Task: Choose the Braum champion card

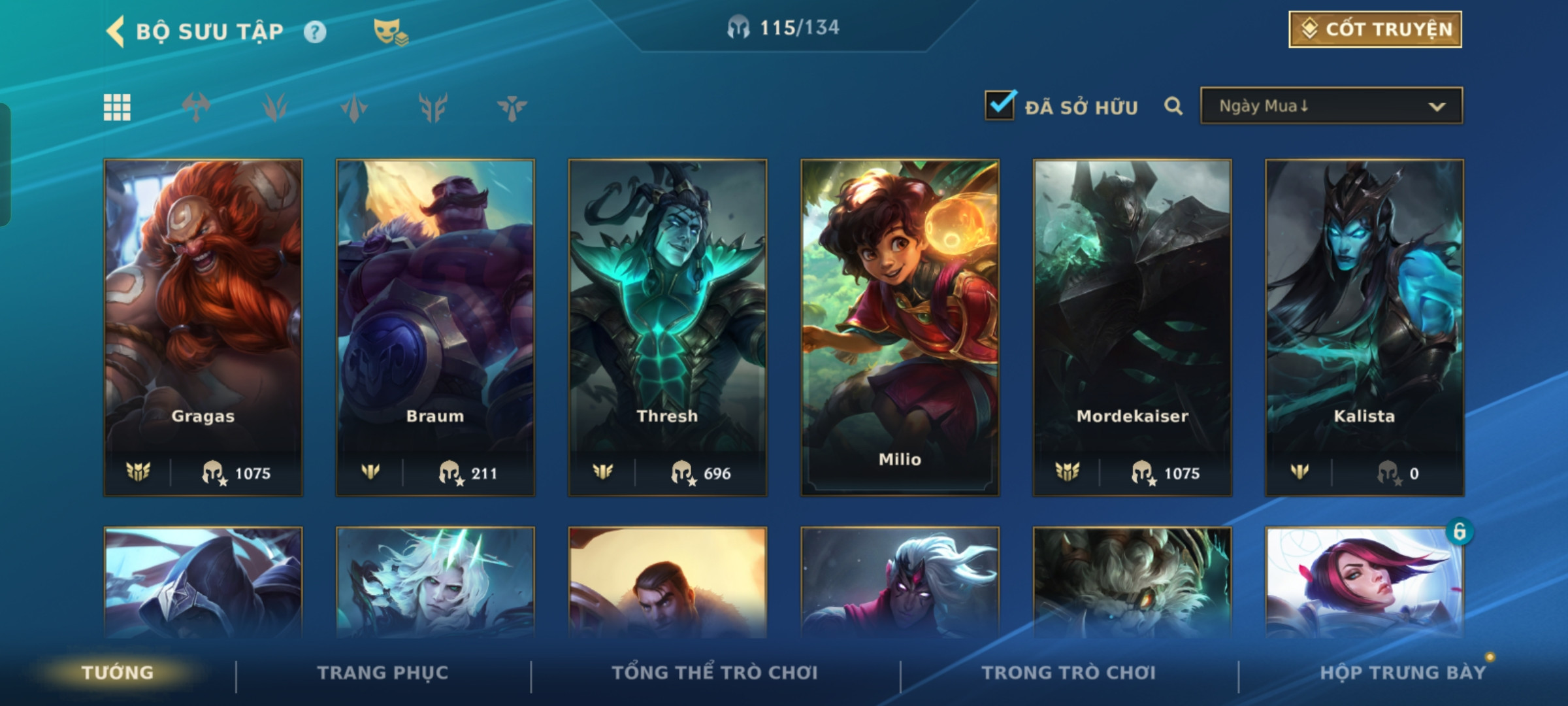Action: point(435,327)
